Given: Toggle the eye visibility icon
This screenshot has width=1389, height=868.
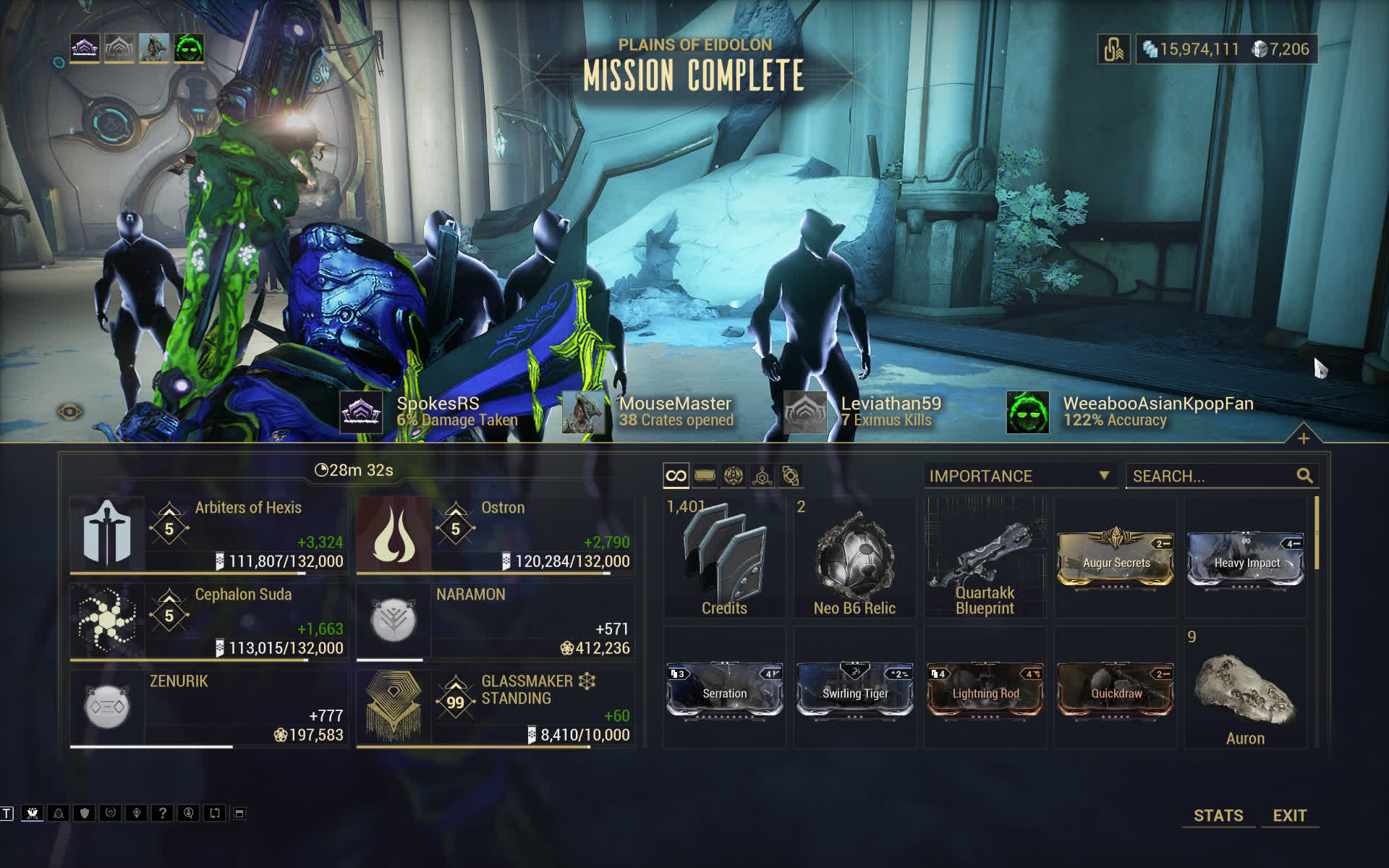Looking at the screenshot, I should click(x=70, y=412).
